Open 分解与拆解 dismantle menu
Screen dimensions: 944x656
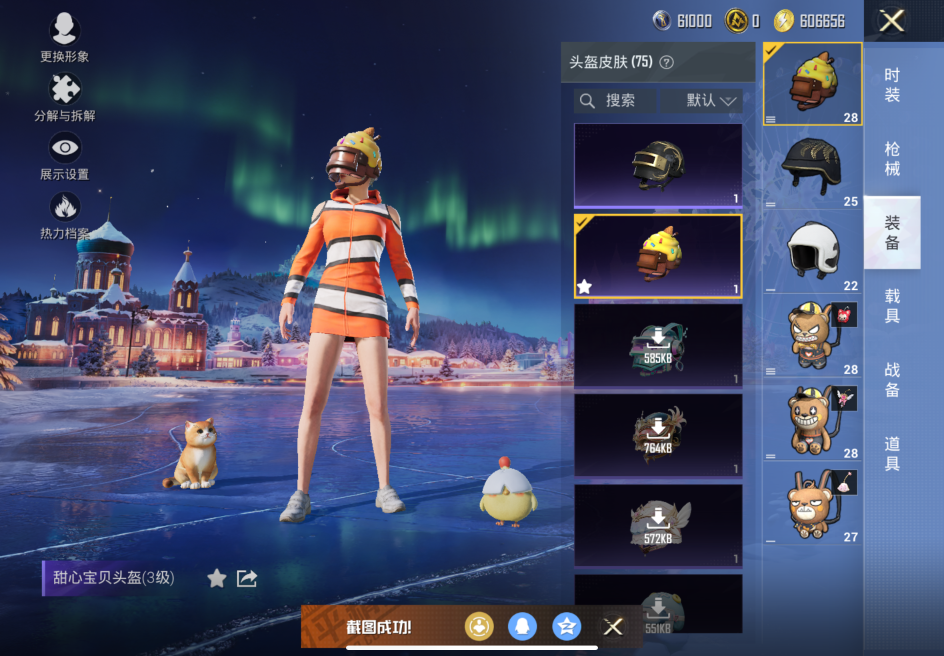tap(65, 97)
